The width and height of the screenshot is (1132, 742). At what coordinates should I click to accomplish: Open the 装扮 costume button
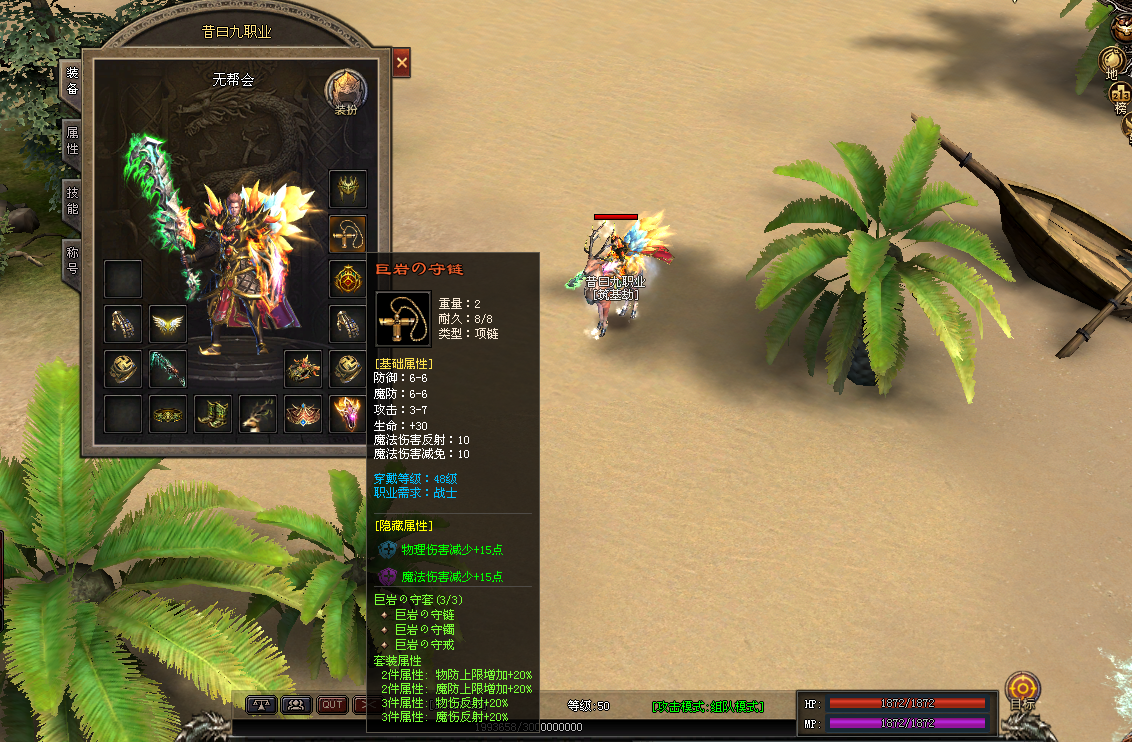[345, 91]
